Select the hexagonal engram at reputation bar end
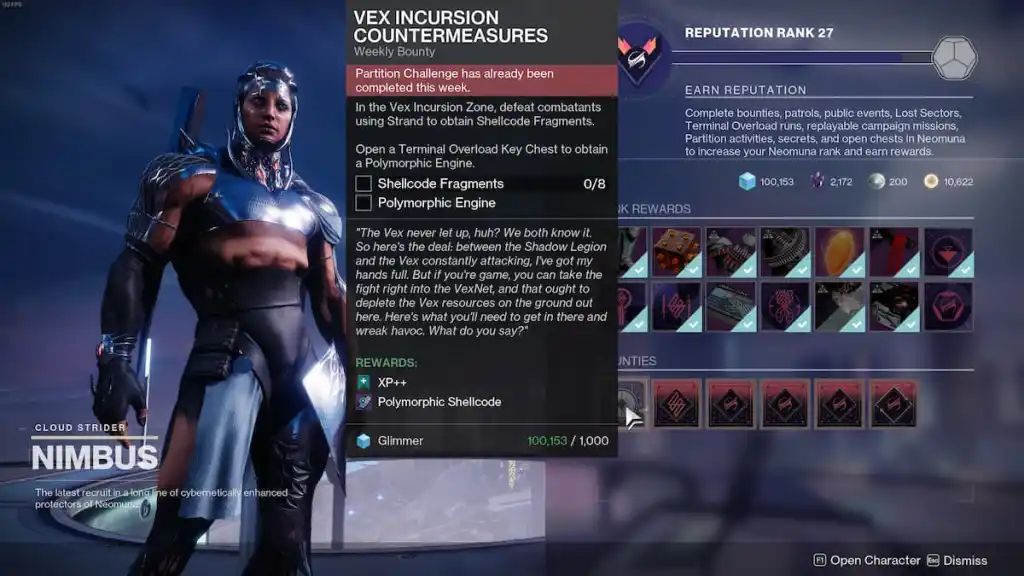 954,58
